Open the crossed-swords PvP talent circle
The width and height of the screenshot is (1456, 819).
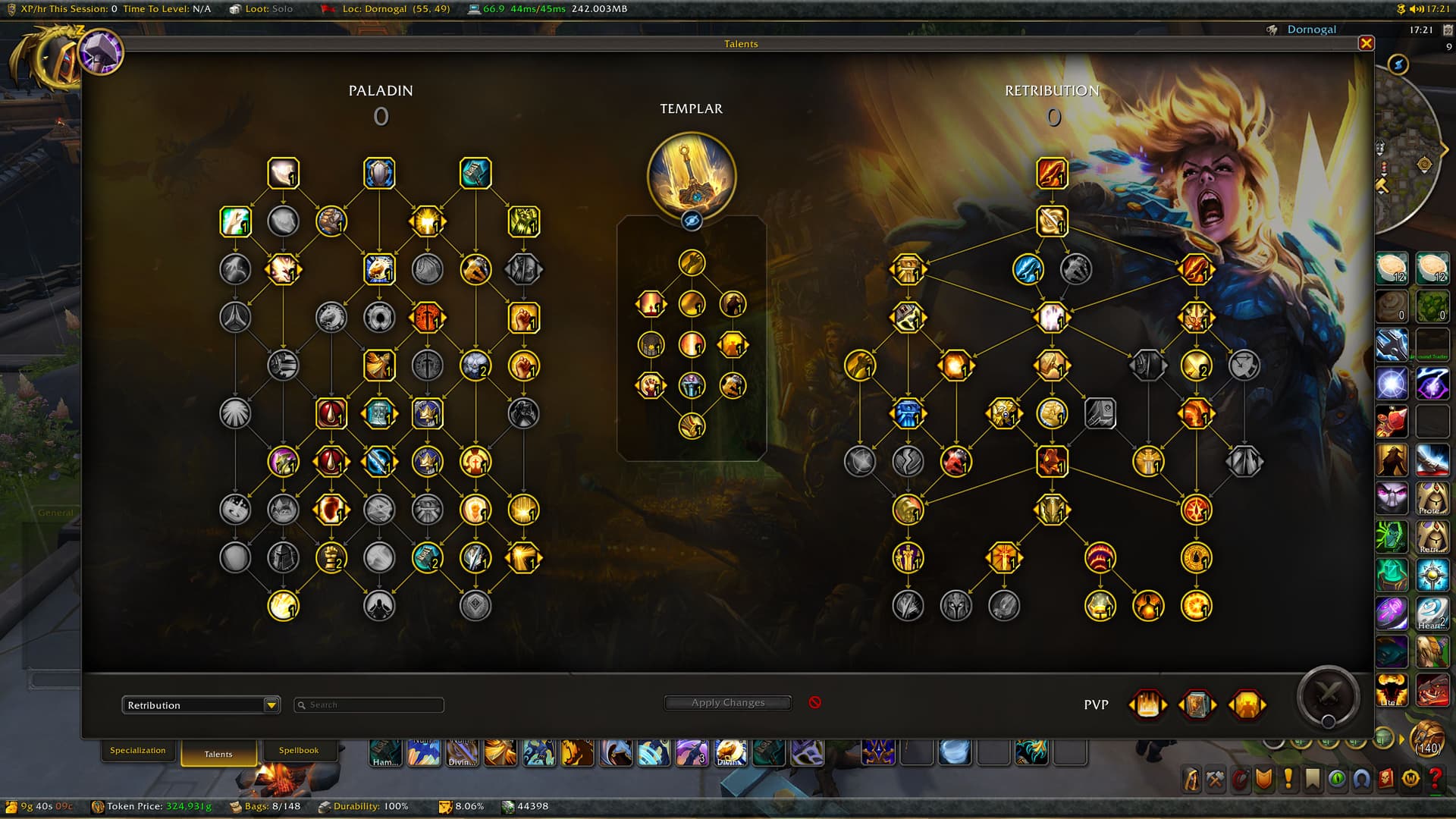1327,695
